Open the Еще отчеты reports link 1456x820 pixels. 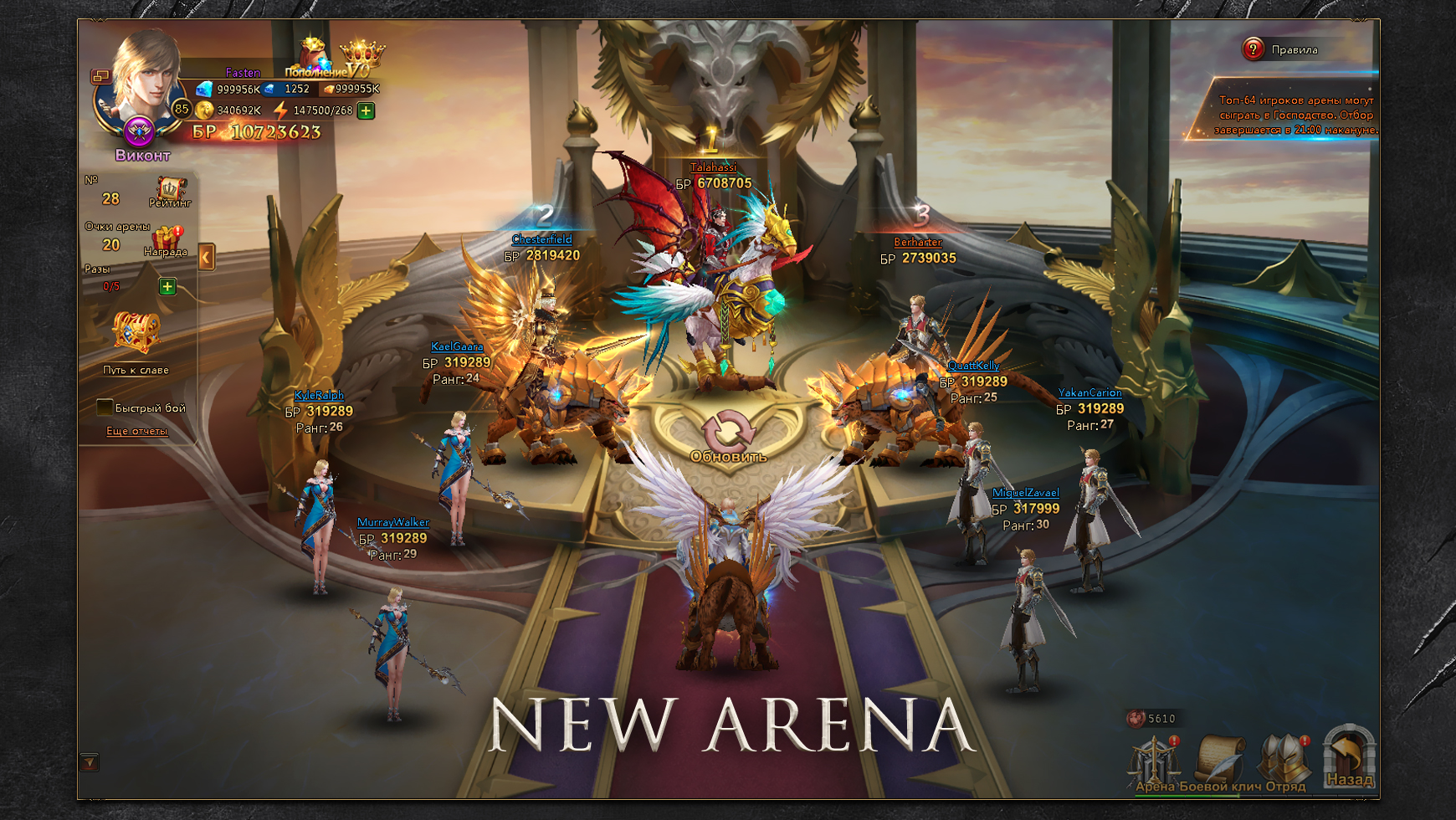pos(136,431)
